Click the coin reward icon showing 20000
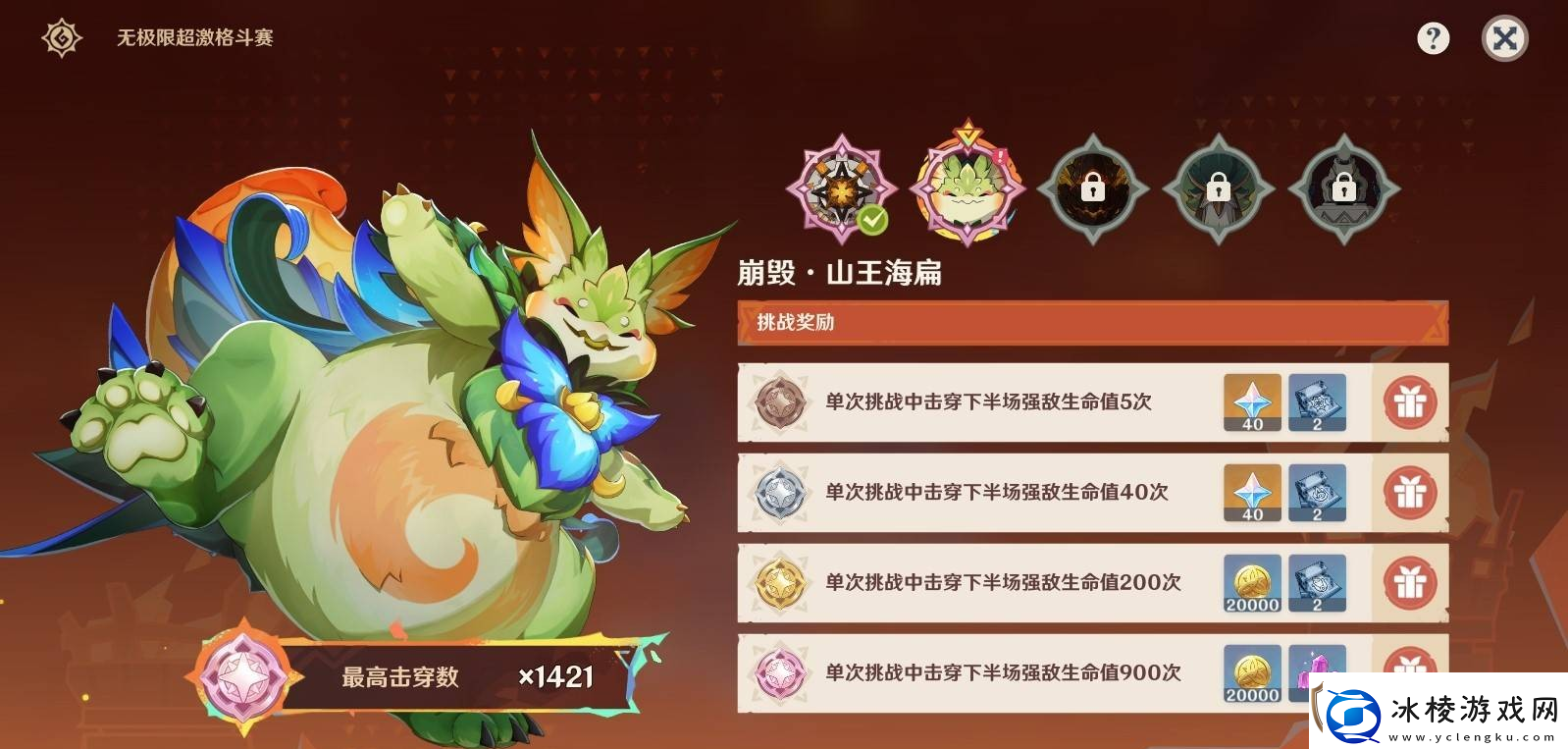Screen dimensions: 1568x749 point(1251,584)
